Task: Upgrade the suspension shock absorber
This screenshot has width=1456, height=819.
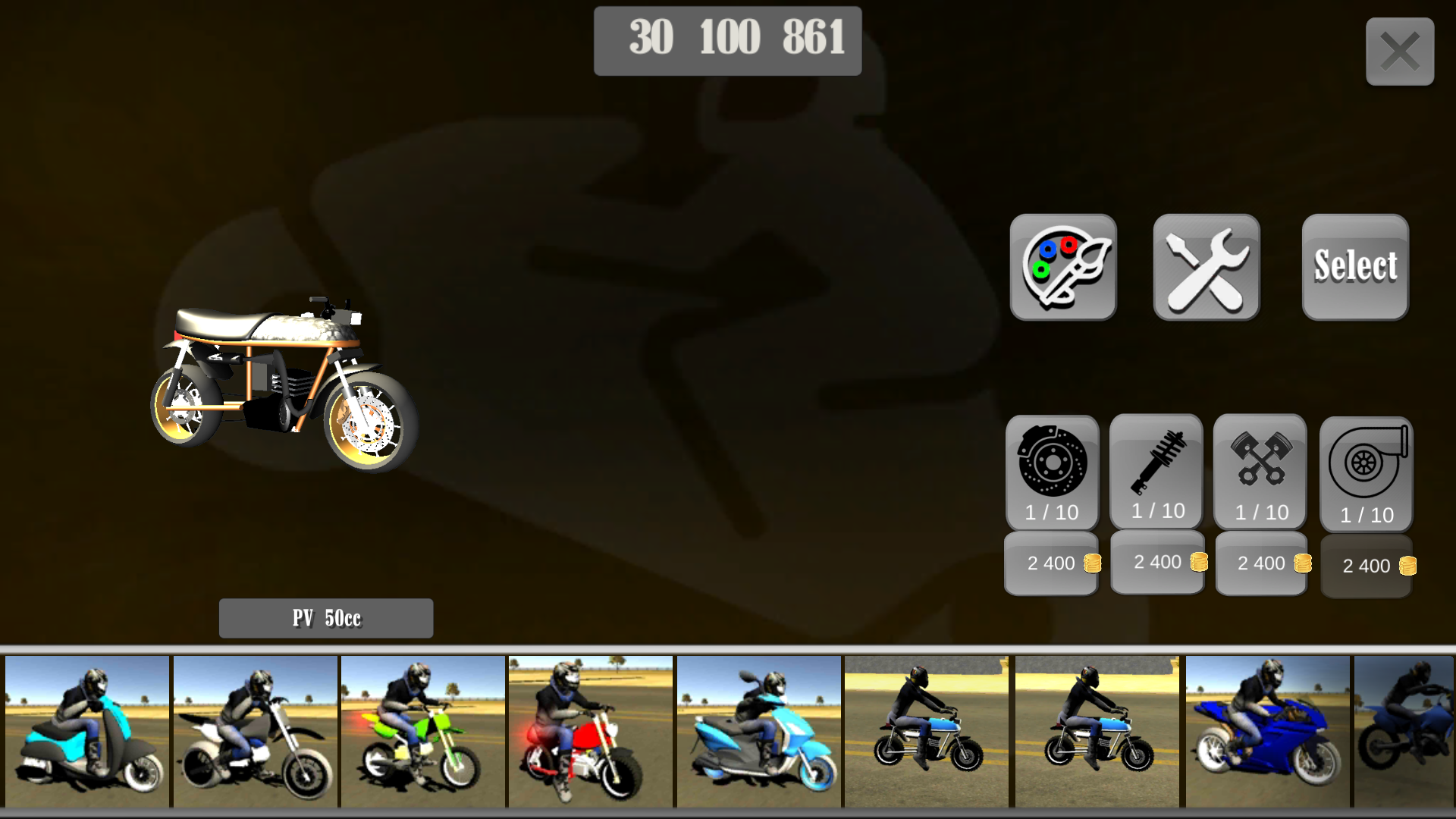Action: [1156, 463]
